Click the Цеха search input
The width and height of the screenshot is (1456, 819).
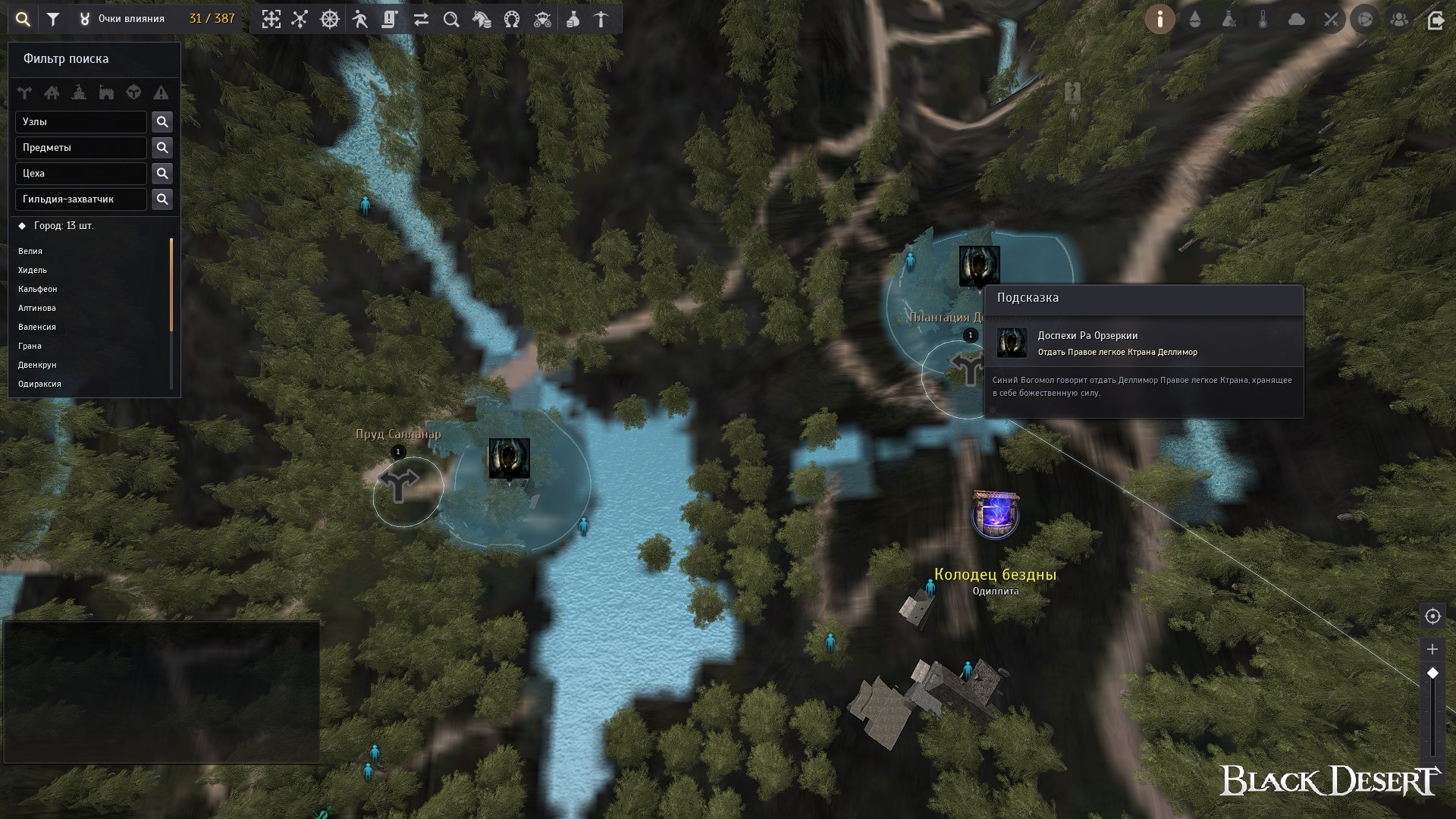(80, 174)
